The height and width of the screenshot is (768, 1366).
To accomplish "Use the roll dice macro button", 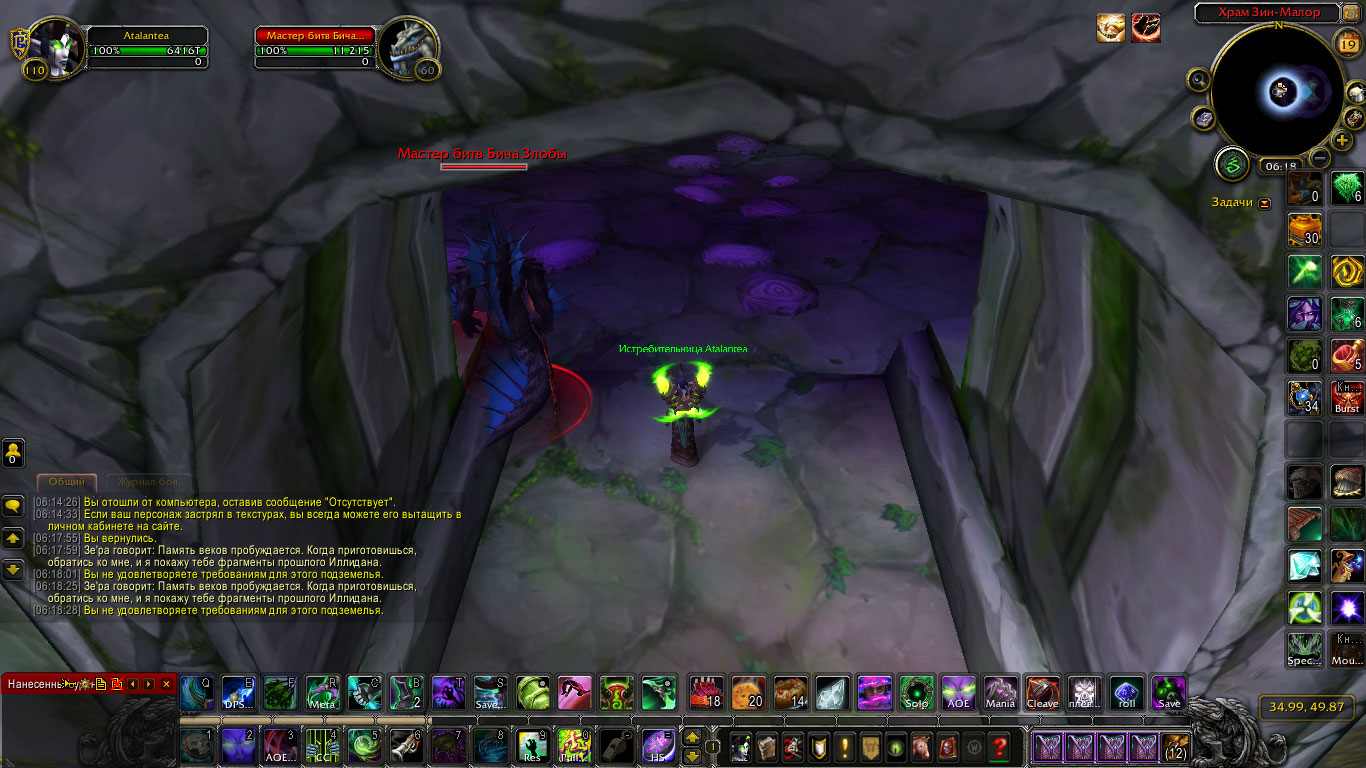I will [x=1126, y=692].
